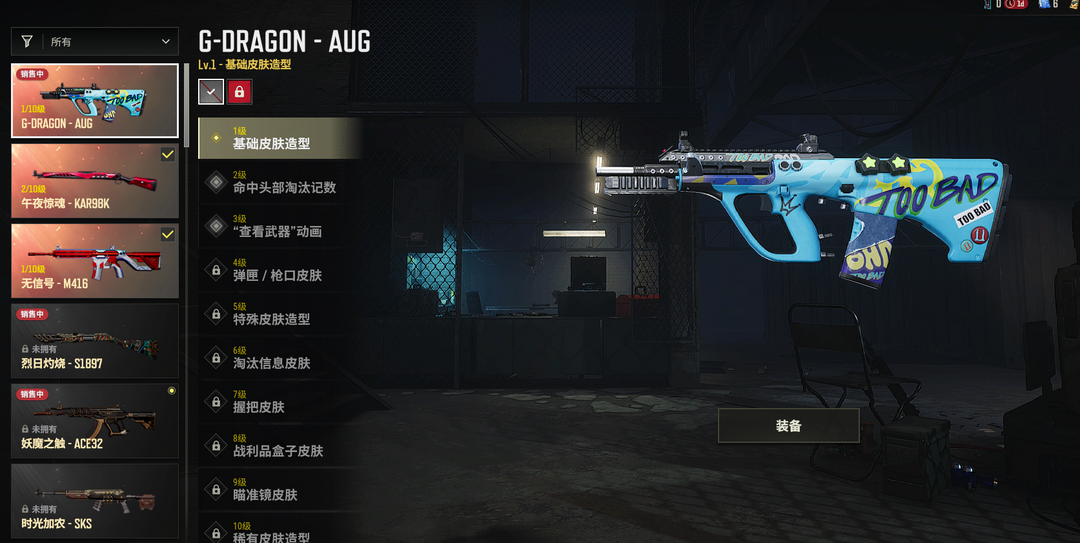Image resolution: width=1080 pixels, height=543 pixels.
Task: Click the funnel filter icon
Action: (x=27, y=41)
